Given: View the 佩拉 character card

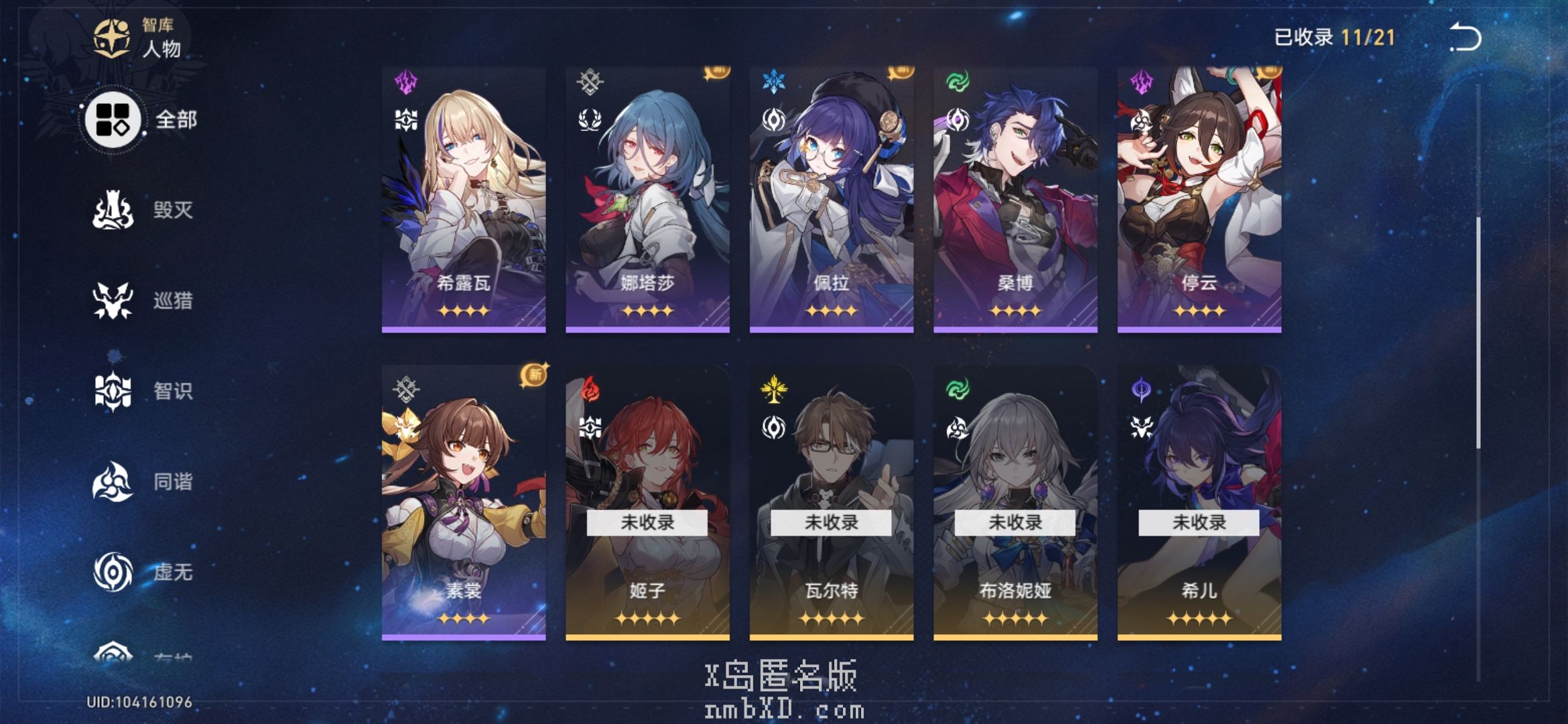Looking at the screenshot, I should (831, 199).
